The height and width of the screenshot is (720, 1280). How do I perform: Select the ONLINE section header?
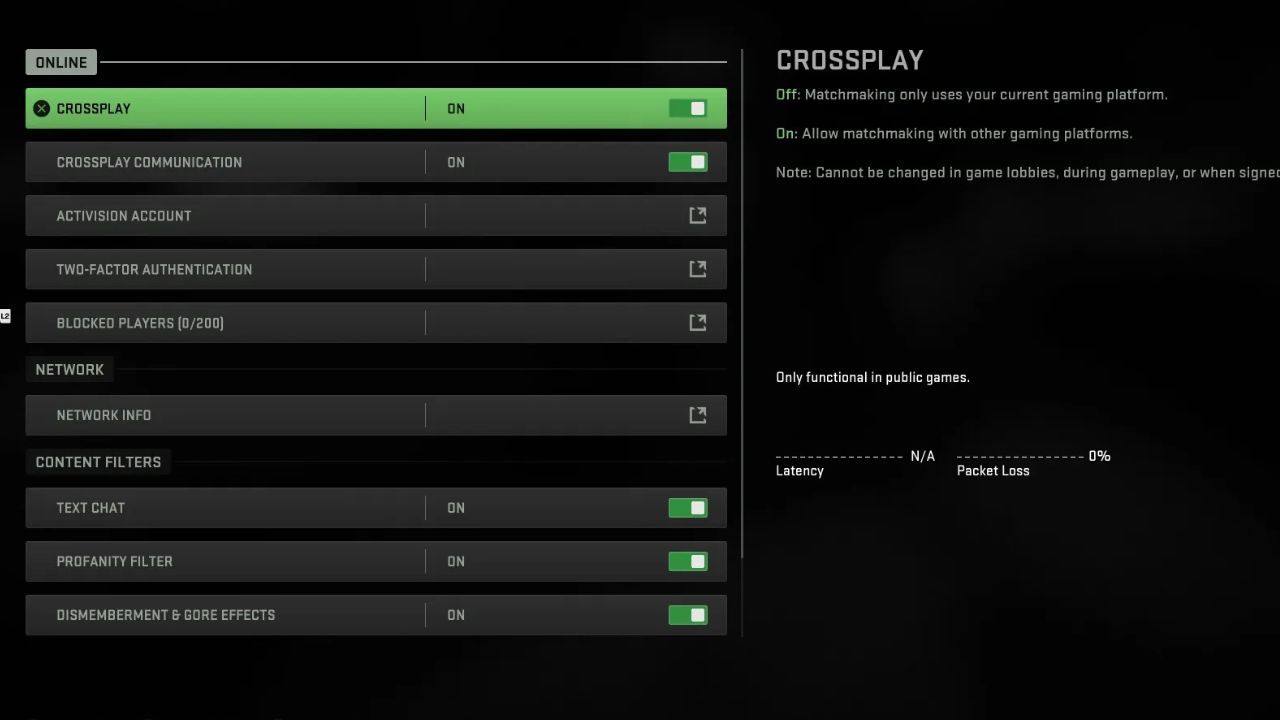pyautogui.click(x=60, y=62)
